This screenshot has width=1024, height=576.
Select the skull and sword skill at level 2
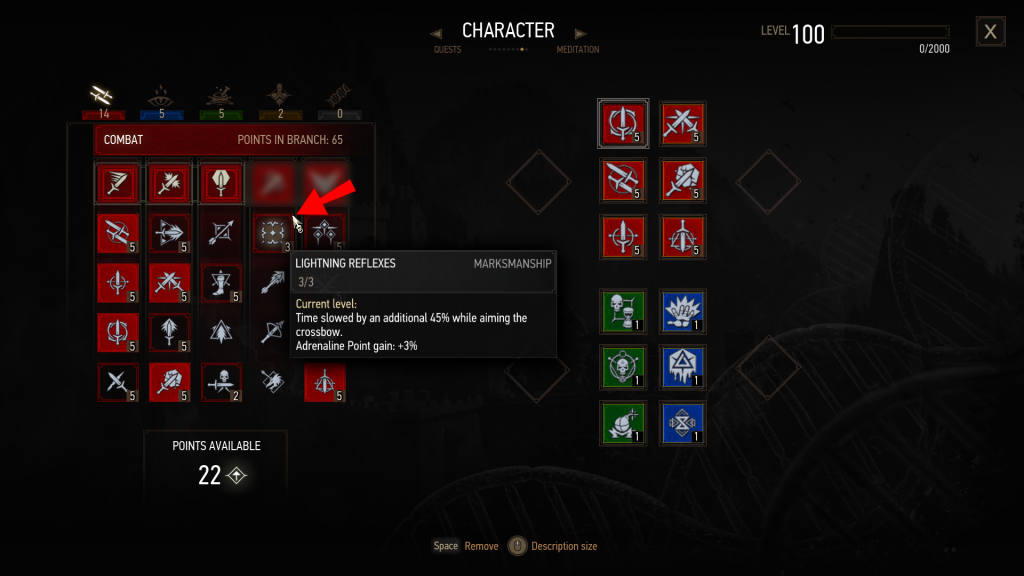tap(221, 382)
